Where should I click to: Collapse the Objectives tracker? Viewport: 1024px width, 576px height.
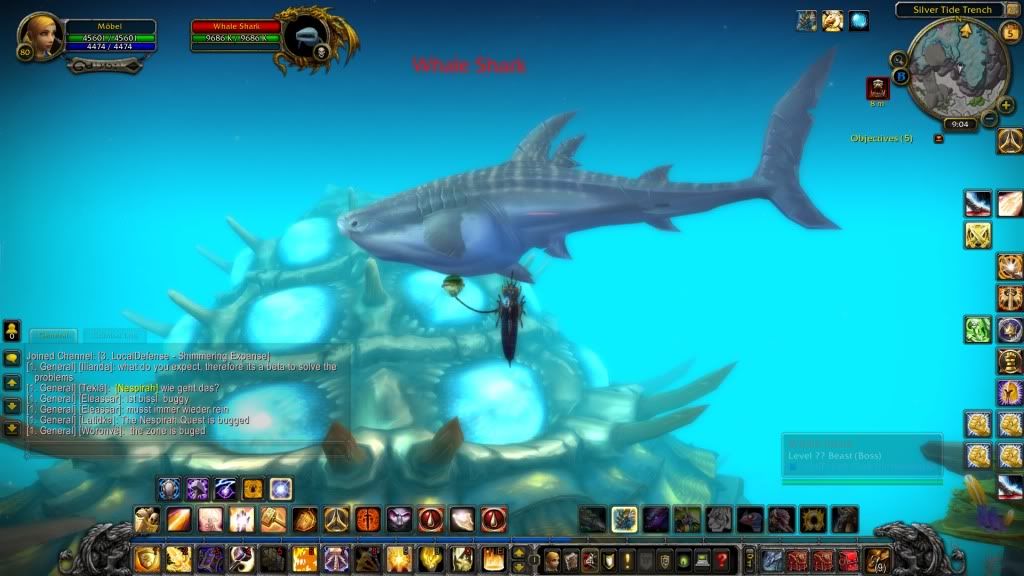pos(938,138)
